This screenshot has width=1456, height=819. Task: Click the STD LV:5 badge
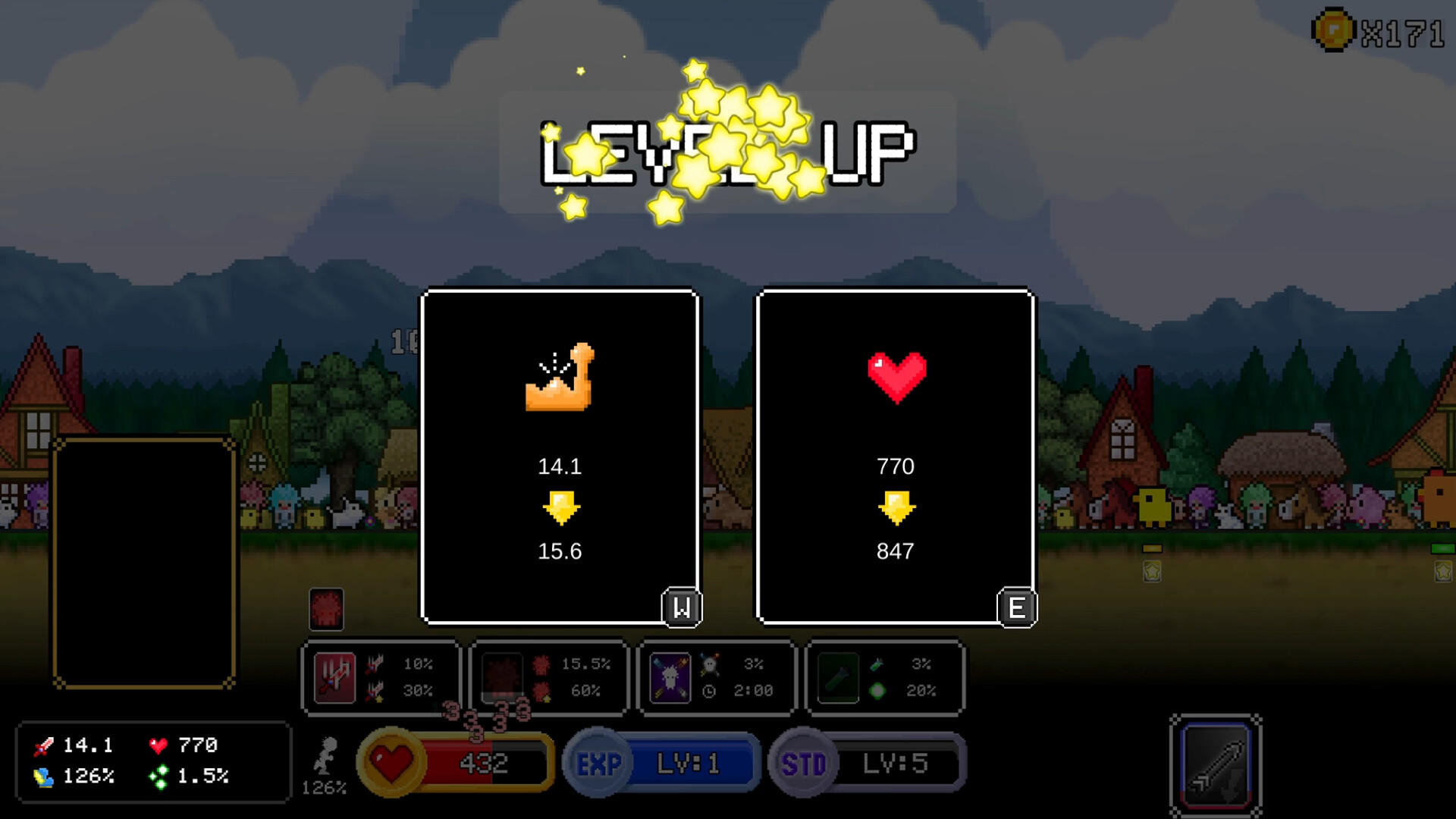click(868, 764)
